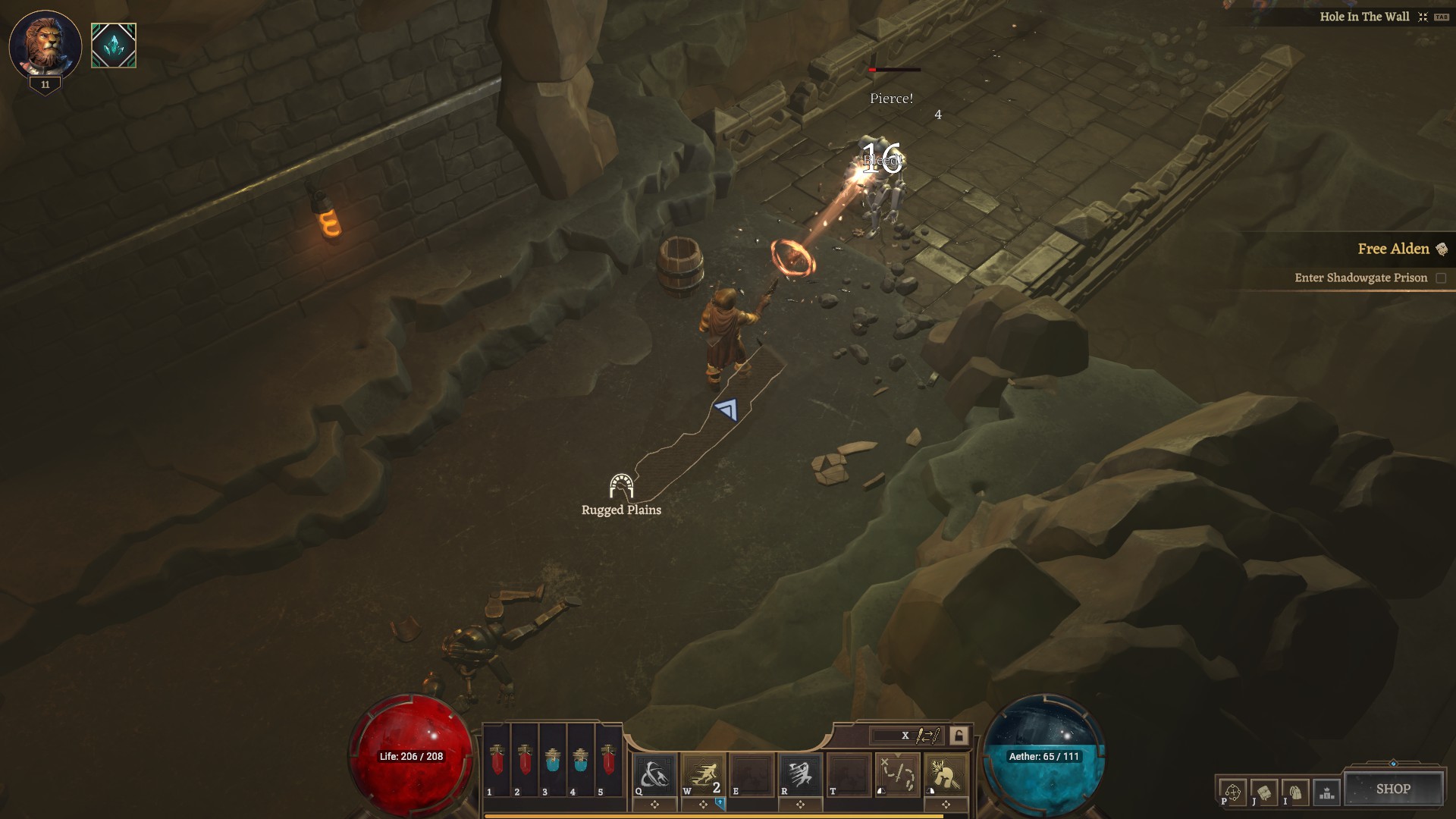Select the footsteps-and-sword mouse skill slot
The image size is (1456, 819).
click(898, 775)
